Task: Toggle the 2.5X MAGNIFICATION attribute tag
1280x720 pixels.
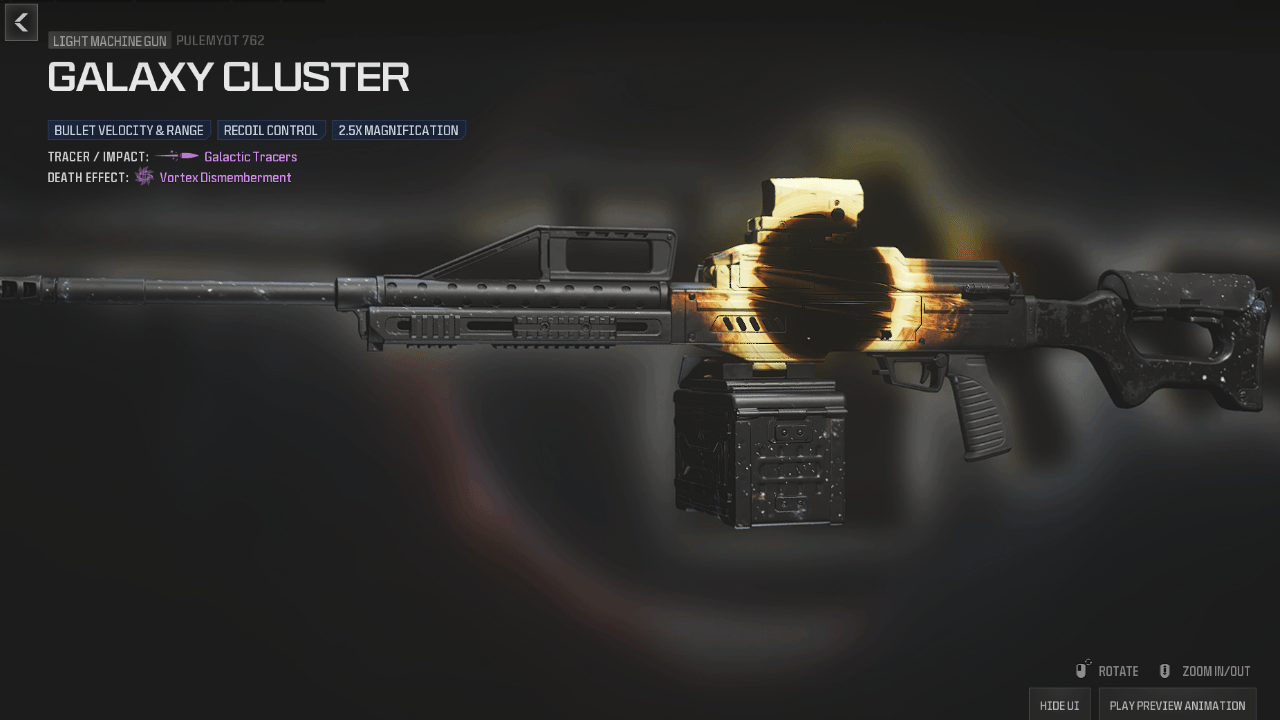Action: click(x=398, y=129)
